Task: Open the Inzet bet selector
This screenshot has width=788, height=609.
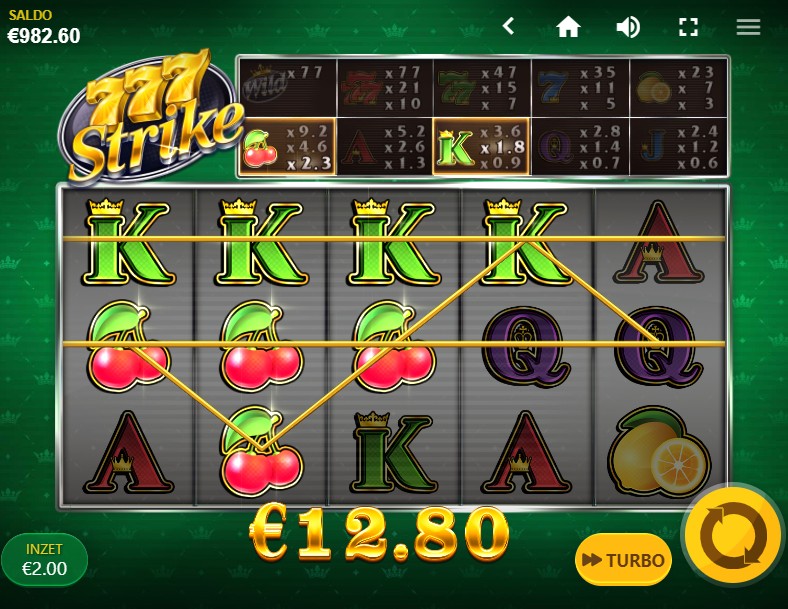Action: [x=45, y=559]
